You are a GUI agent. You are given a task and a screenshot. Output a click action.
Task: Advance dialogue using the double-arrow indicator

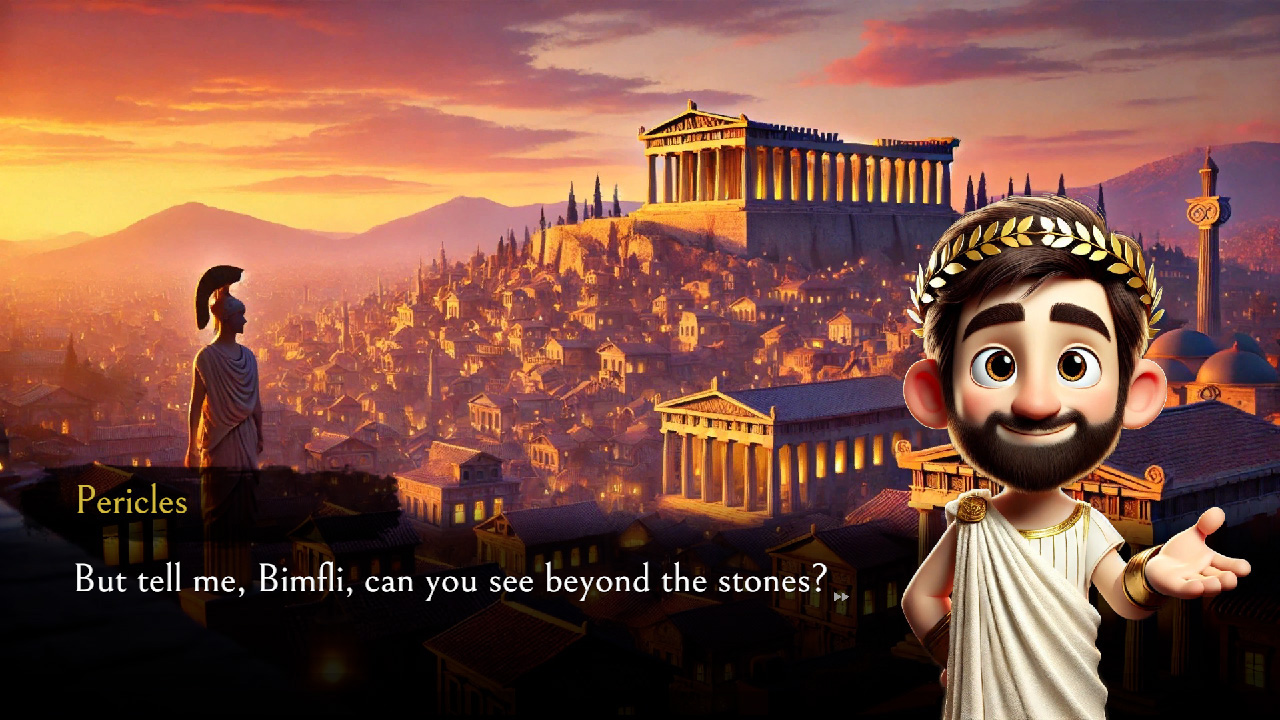(x=843, y=596)
